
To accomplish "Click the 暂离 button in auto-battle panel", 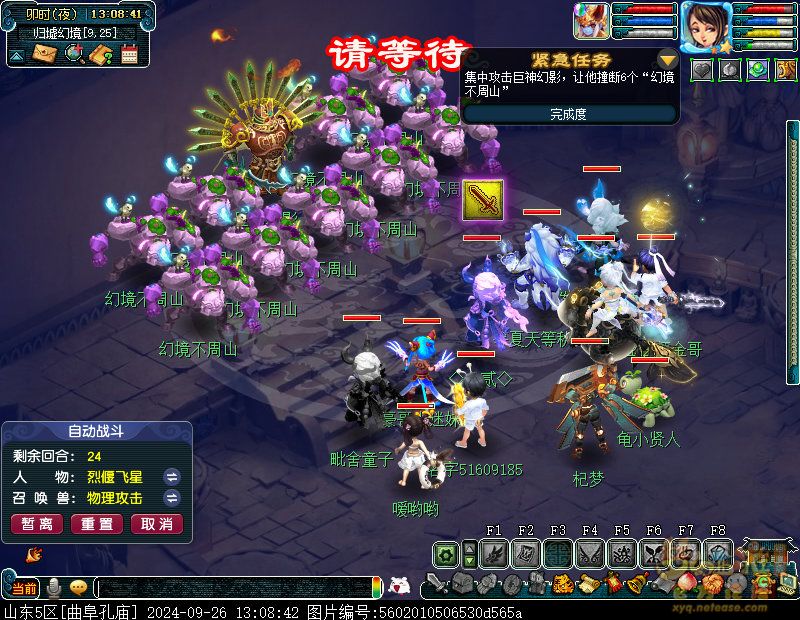I will (x=36, y=523).
